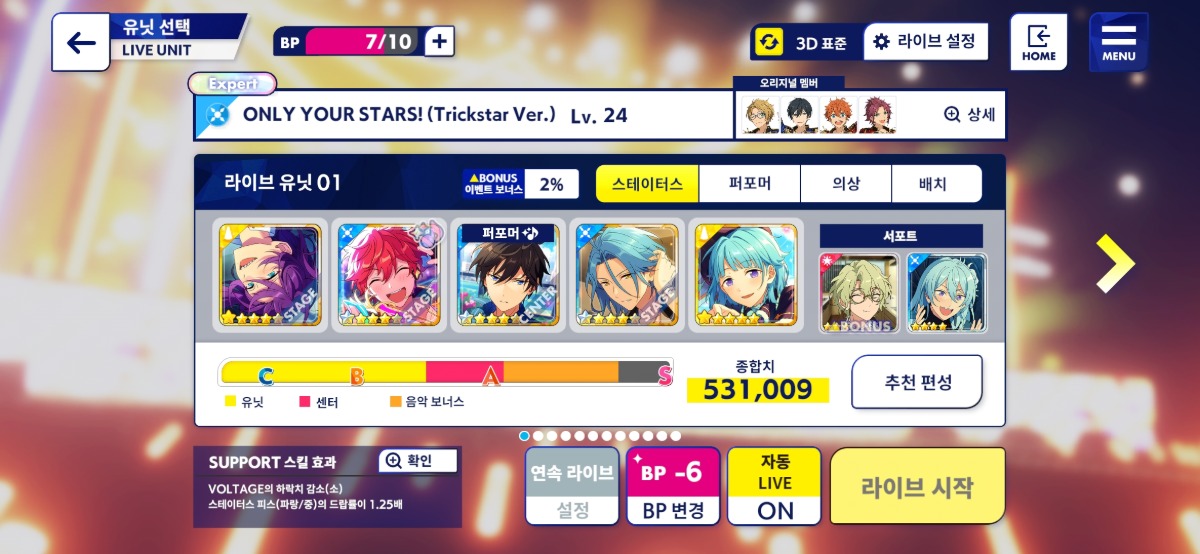Viewport: 1200px width, 554px height.
Task: Choose the red-haired idol card
Action: click(387, 275)
